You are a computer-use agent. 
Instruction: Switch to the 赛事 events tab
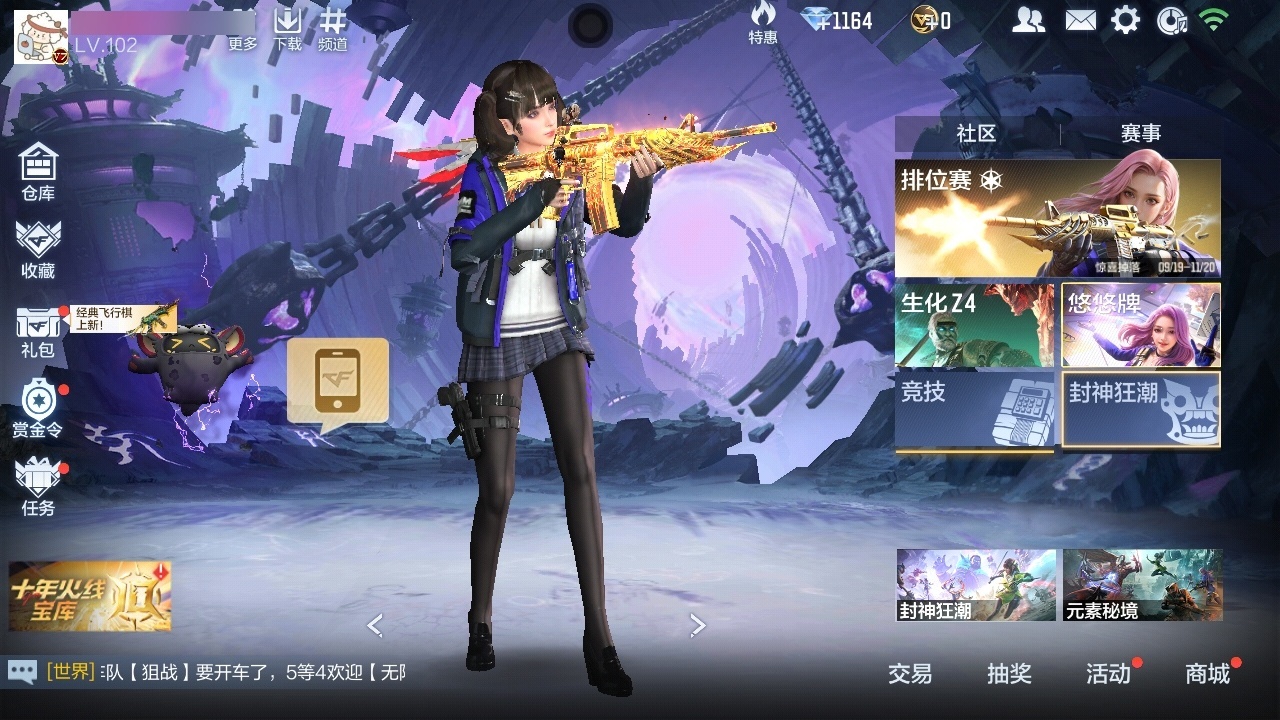tap(1140, 133)
